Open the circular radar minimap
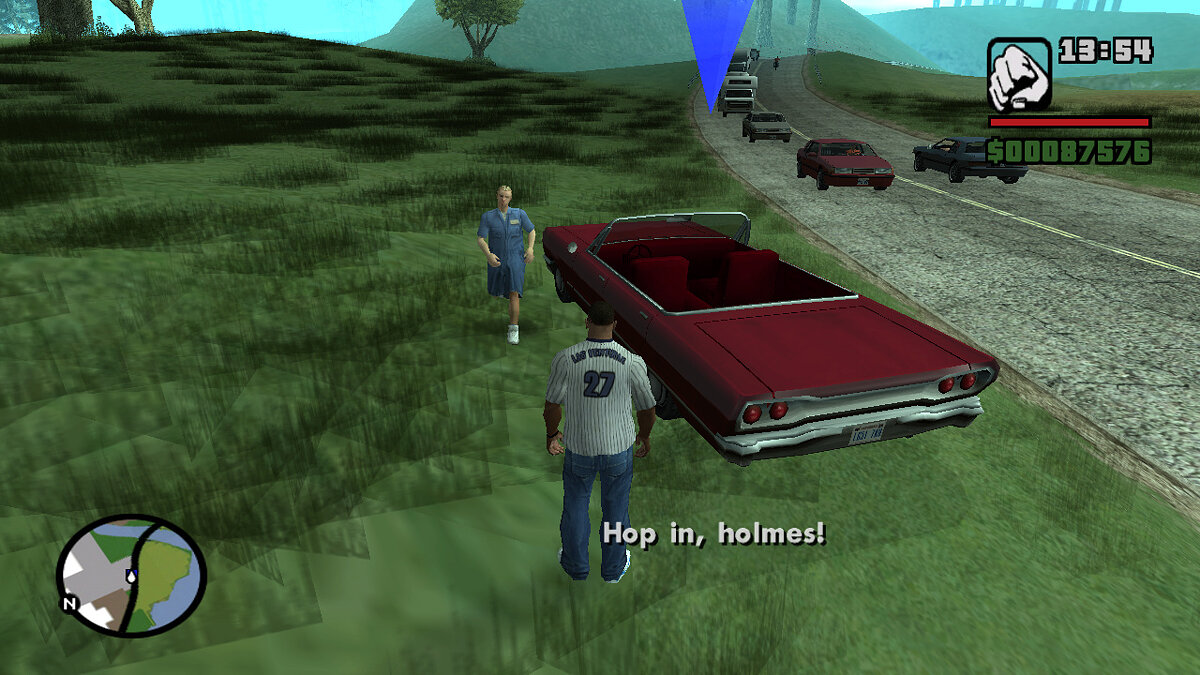This screenshot has width=1200, height=675. pos(131,575)
